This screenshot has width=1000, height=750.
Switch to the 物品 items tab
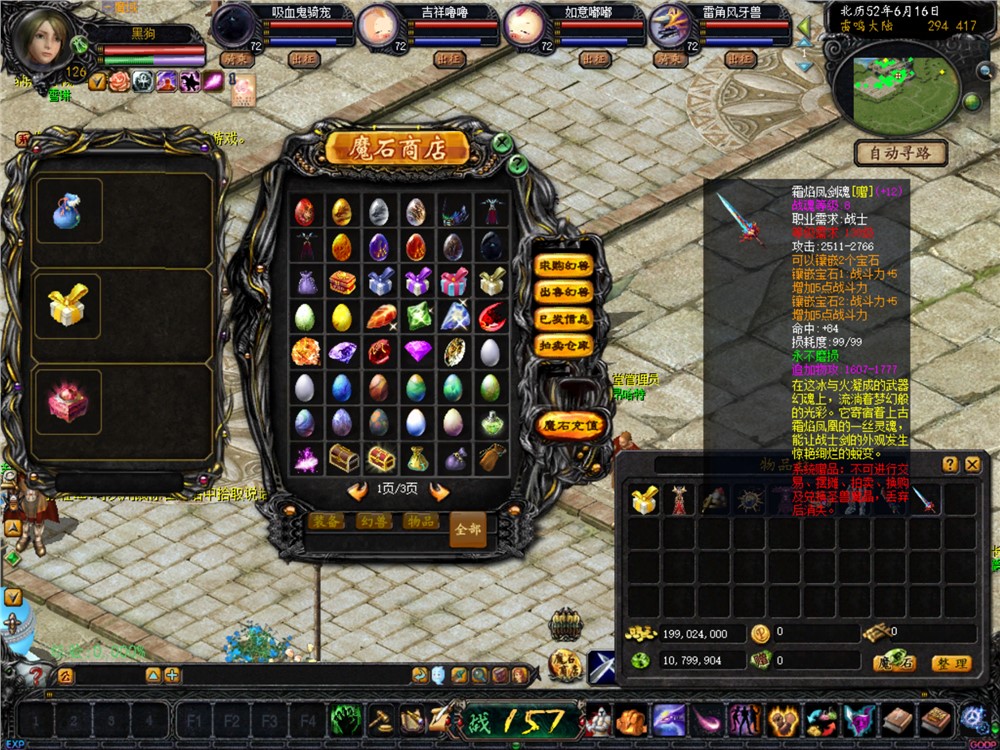(x=421, y=521)
